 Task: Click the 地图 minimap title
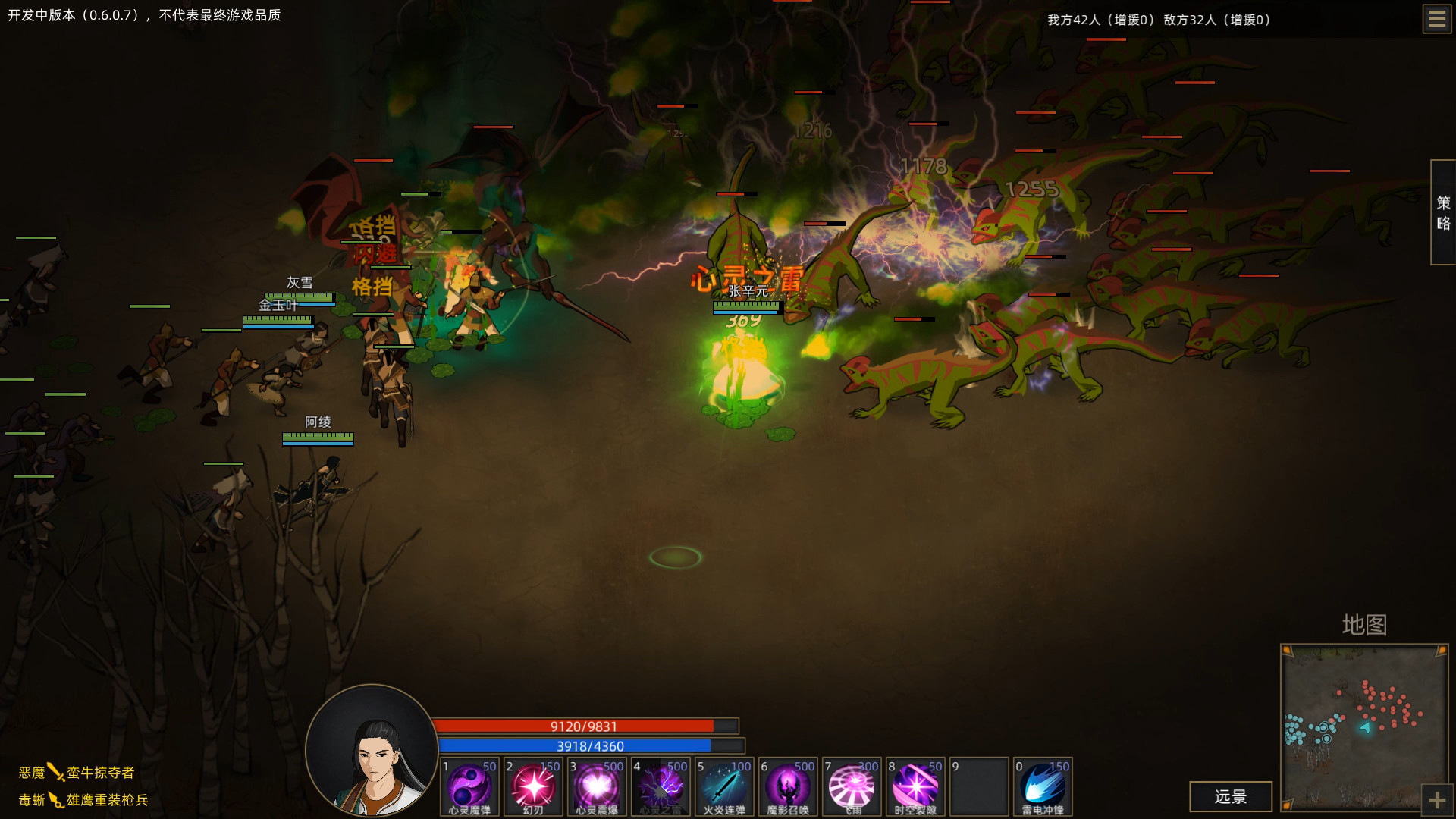point(1365,626)
